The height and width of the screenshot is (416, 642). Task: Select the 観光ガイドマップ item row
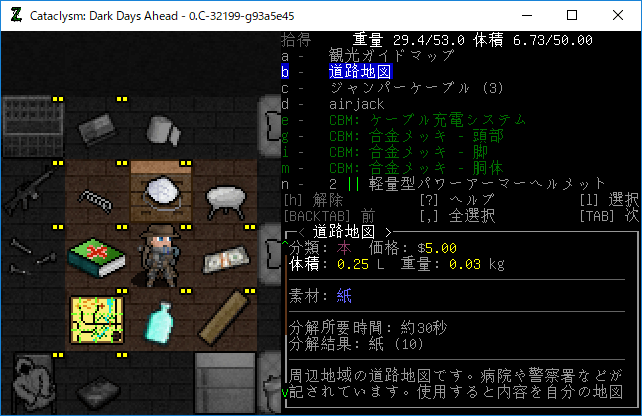tap(383, 56)
